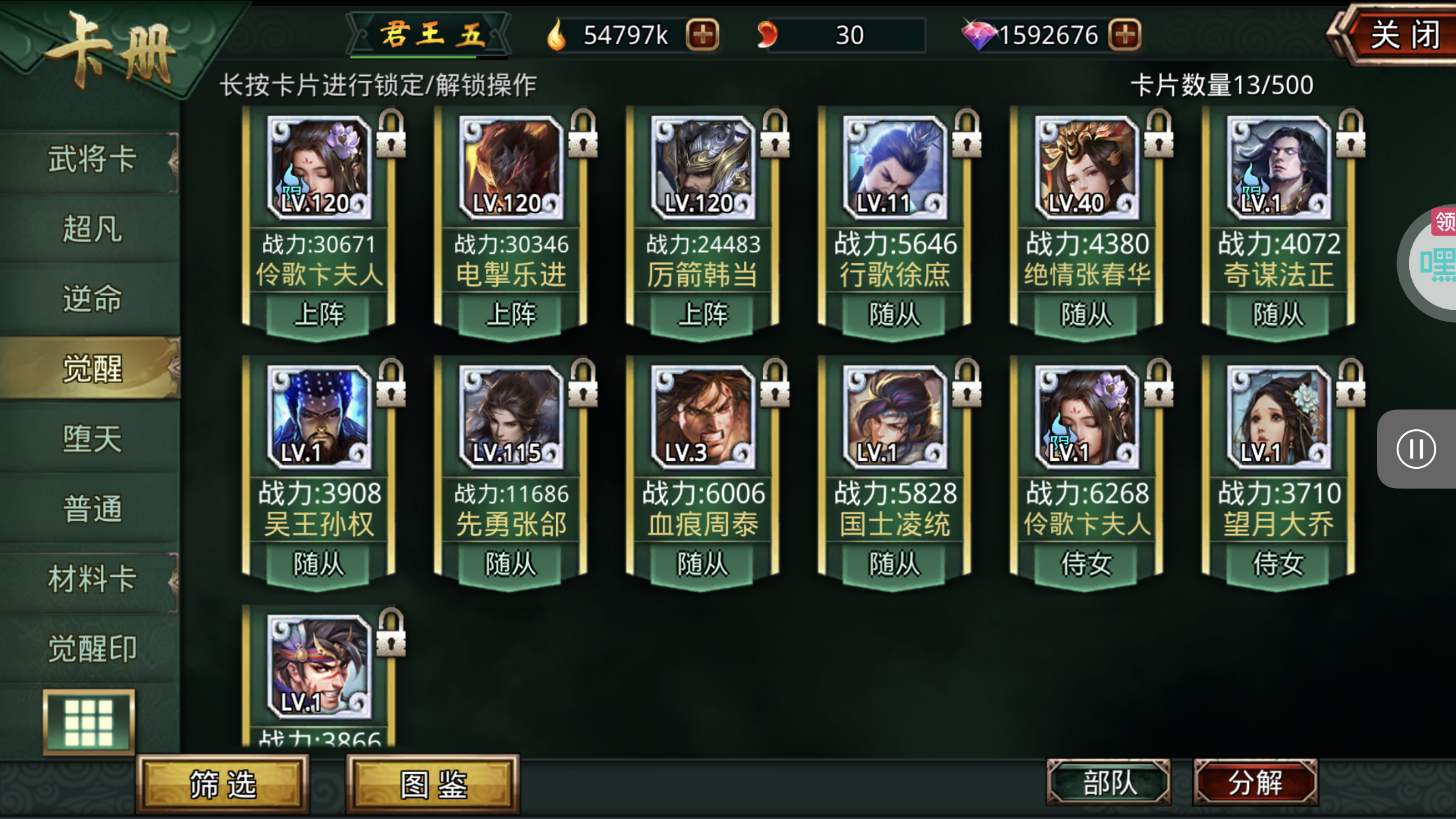Add more gems with the plus button

[x=1125, y=35]
